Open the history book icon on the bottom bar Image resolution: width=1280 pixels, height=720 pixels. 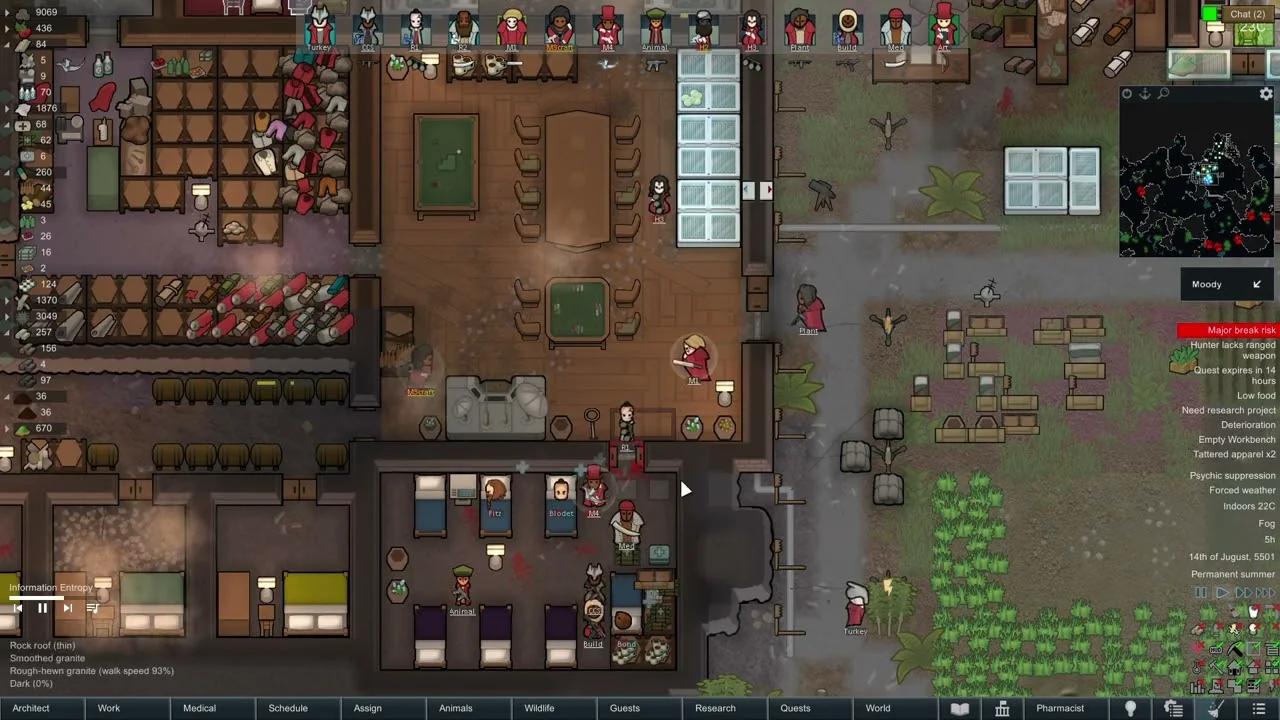coord(959,708)
